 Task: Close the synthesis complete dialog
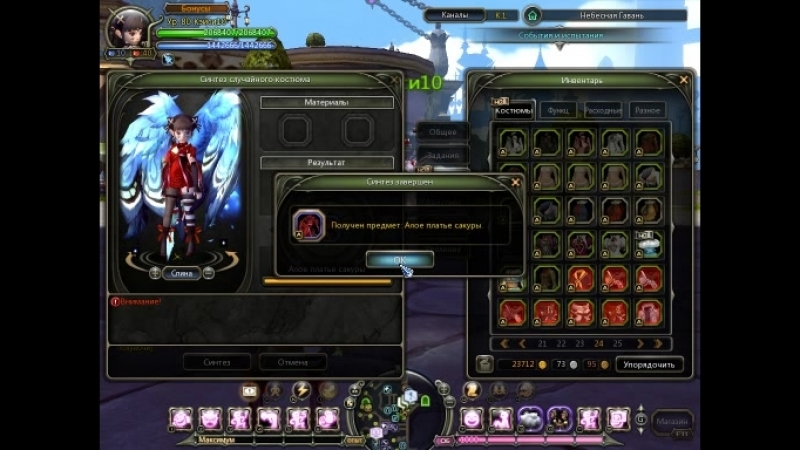515,183
